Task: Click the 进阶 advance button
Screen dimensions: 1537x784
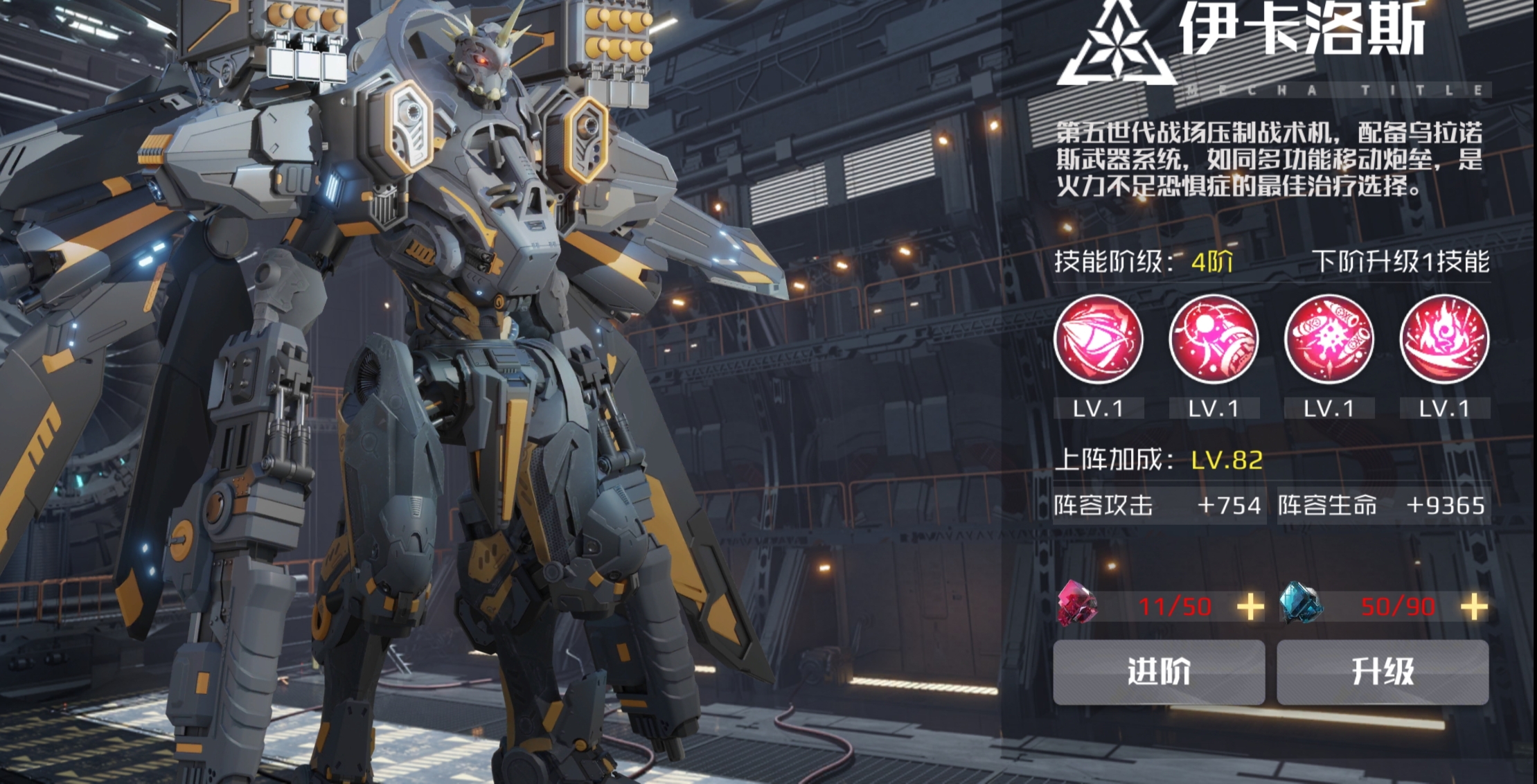Action: (1158, 672)
